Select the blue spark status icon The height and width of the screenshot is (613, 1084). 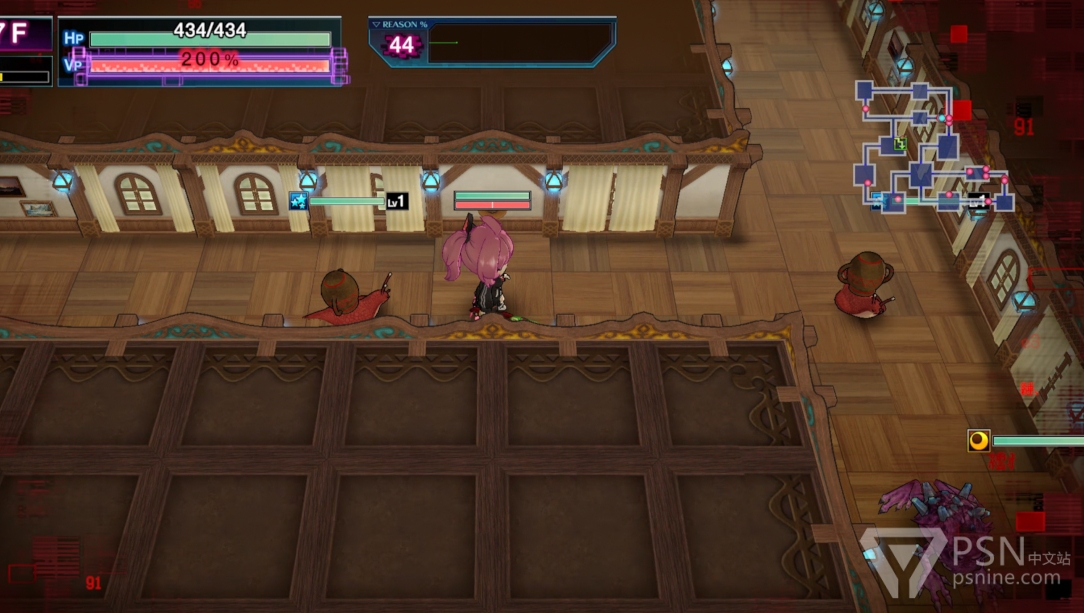click(298, 201)
